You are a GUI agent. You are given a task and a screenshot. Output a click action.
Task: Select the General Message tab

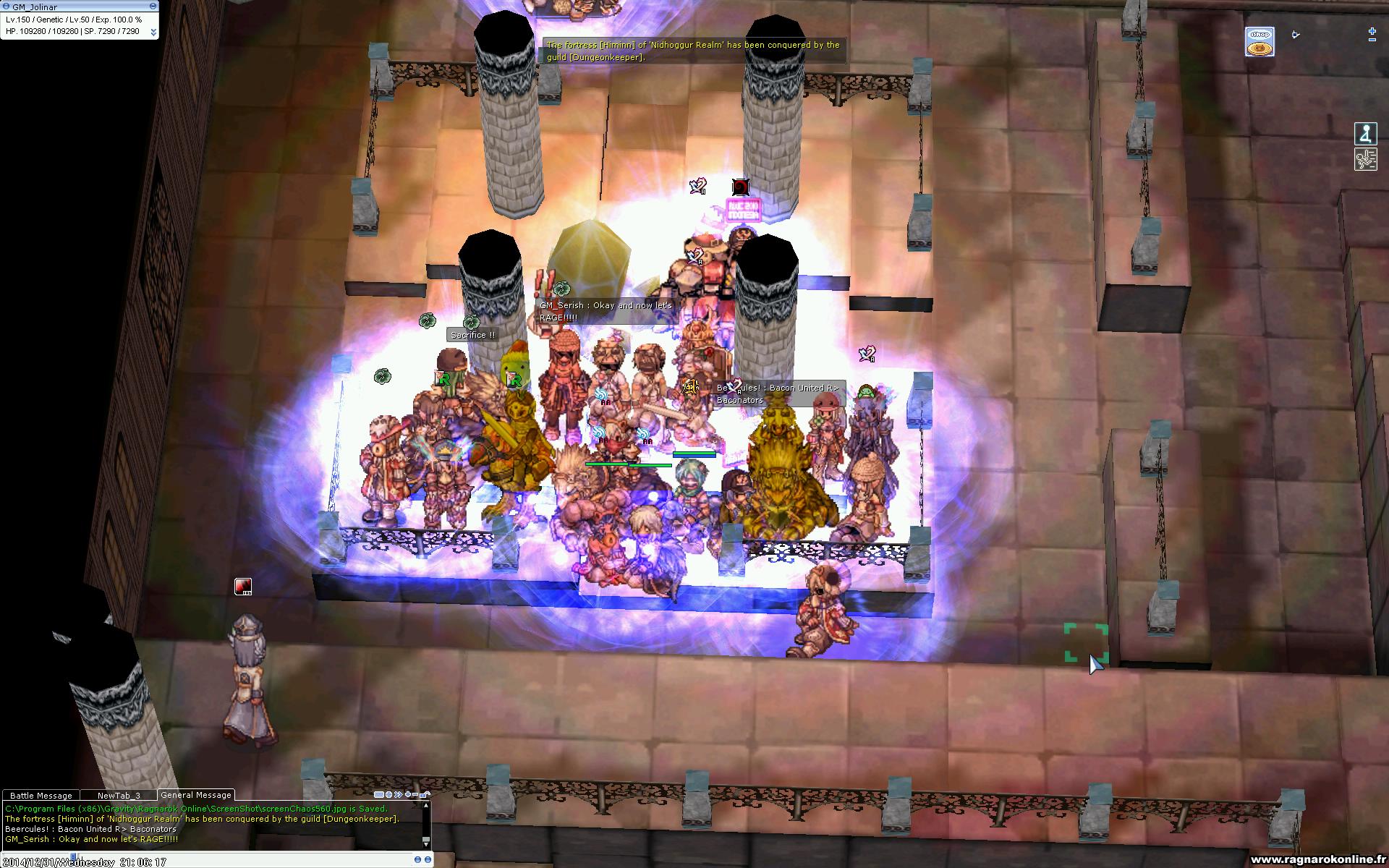[196, 794]
